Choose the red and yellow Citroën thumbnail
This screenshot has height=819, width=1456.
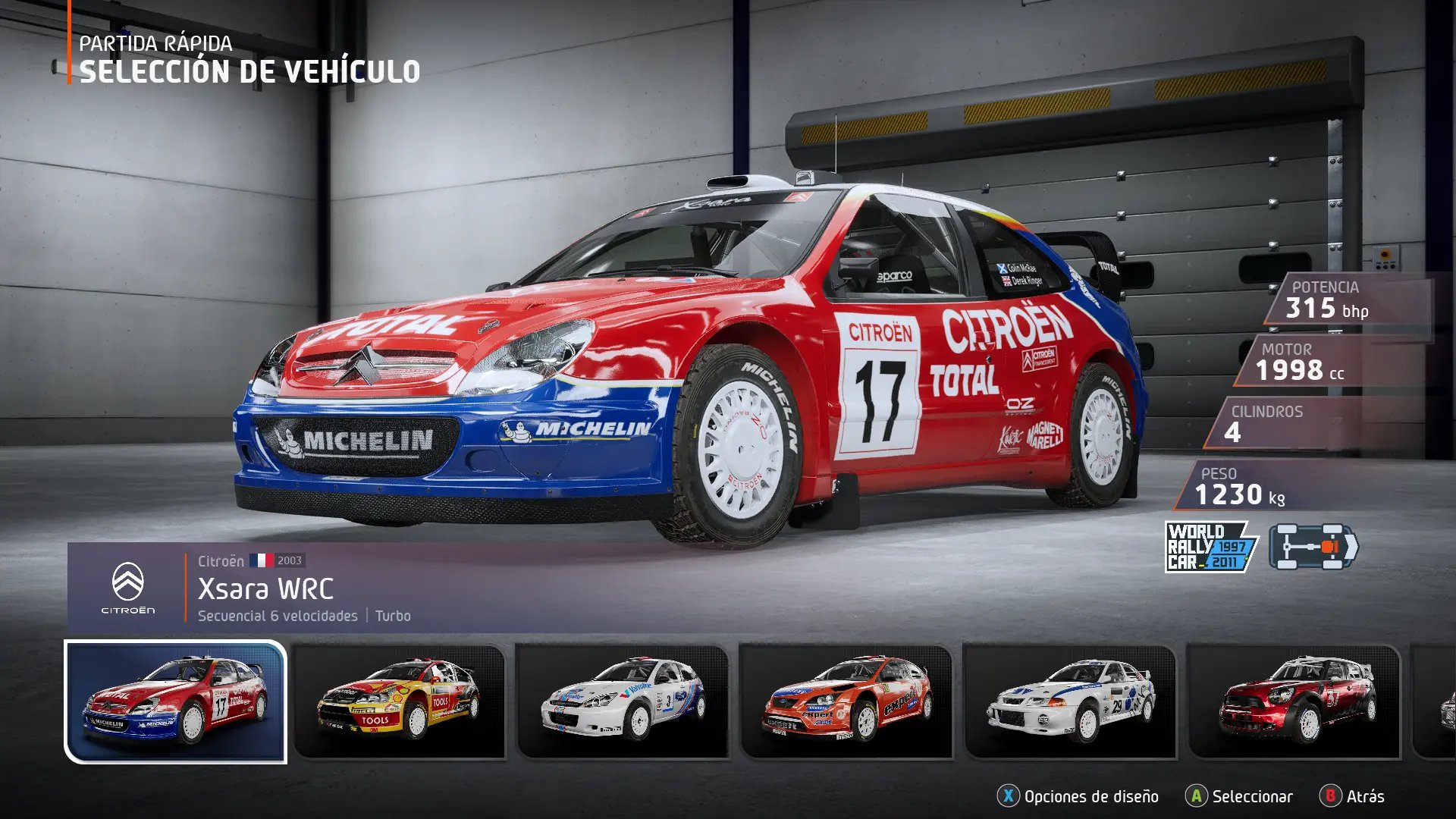click(399, 701)
